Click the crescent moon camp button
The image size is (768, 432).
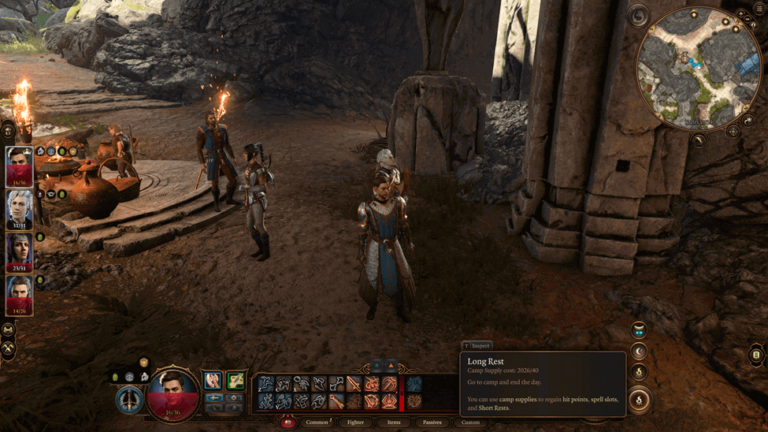639,351
